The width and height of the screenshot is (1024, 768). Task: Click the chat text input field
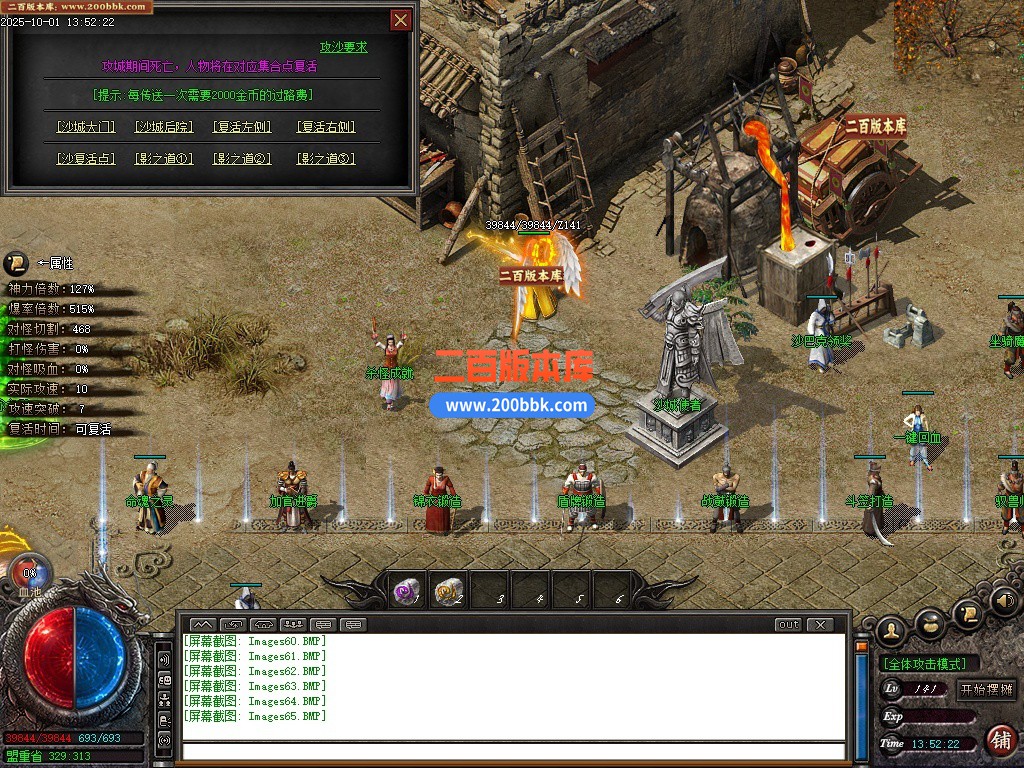click(x=513, y=751)
